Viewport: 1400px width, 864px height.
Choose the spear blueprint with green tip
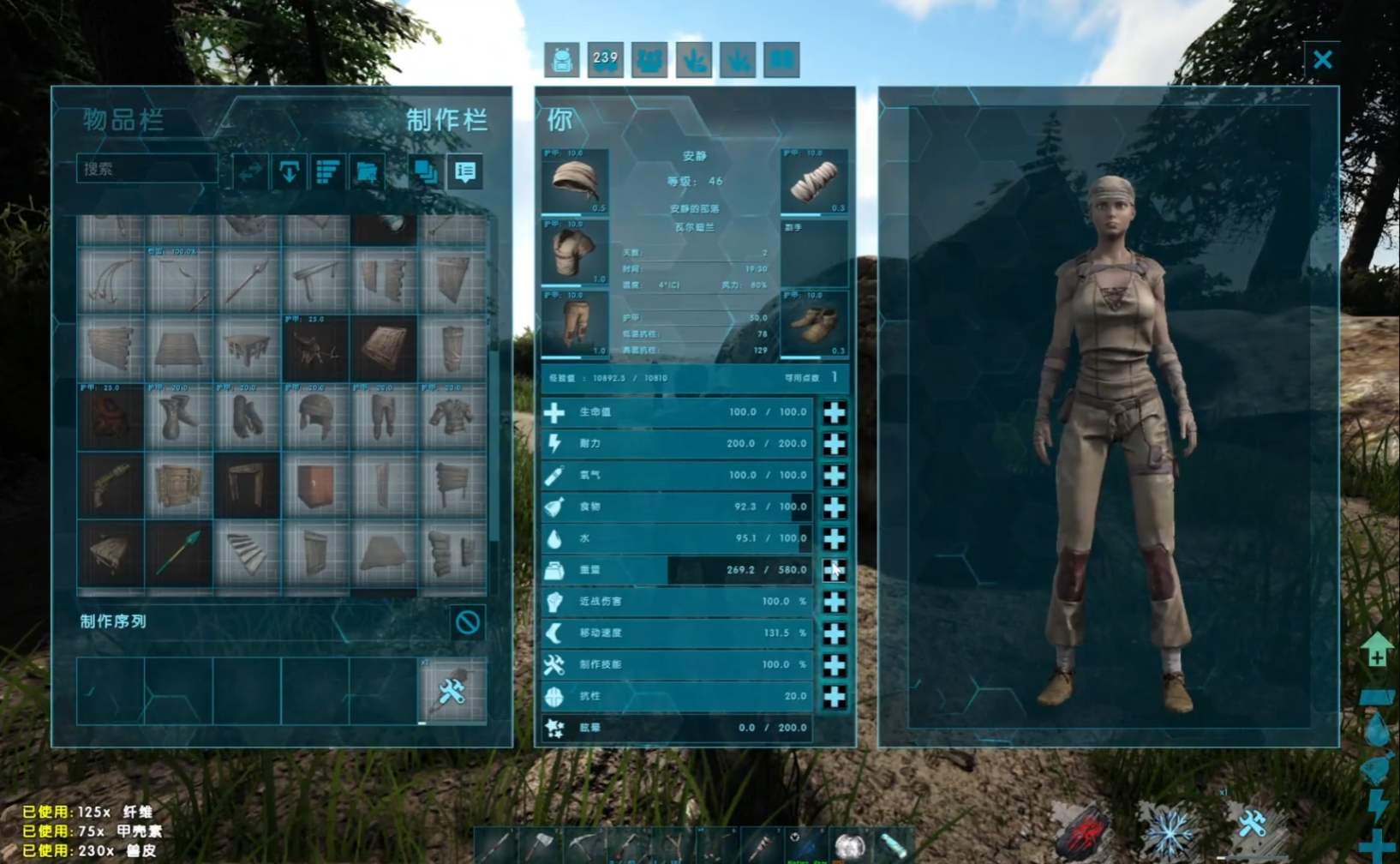coord(179,555)
